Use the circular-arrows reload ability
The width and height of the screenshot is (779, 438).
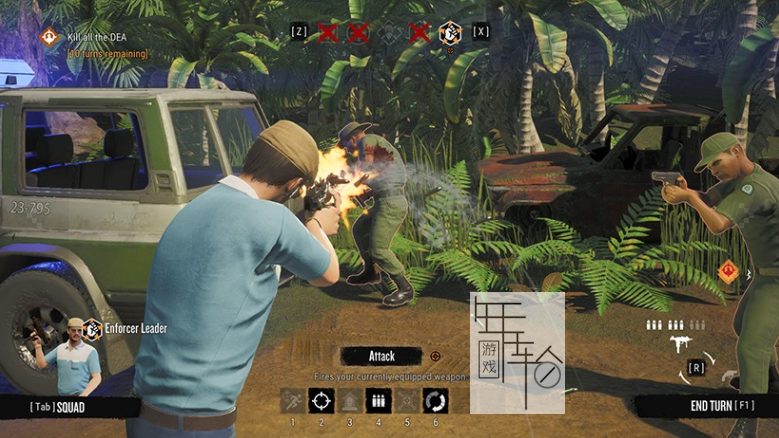[435, 401]
